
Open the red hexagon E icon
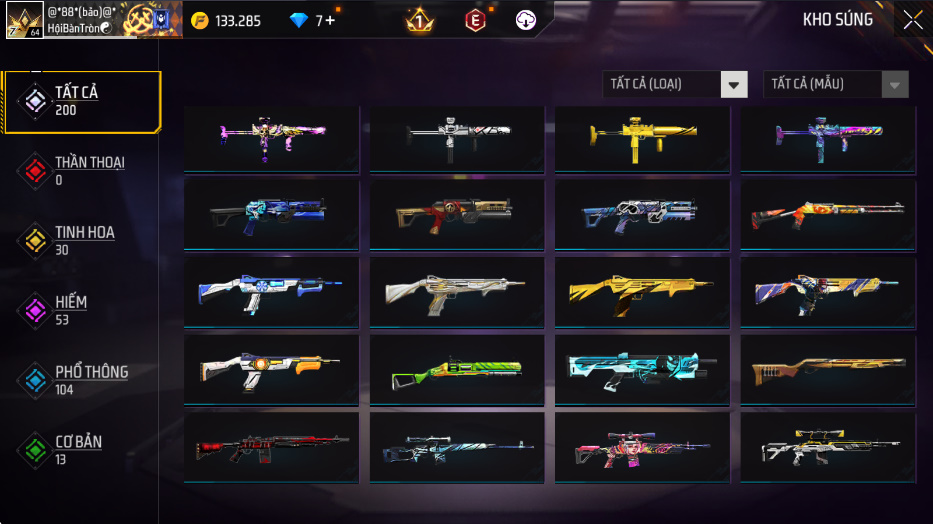pyautogui.click(x=475, y=20)
